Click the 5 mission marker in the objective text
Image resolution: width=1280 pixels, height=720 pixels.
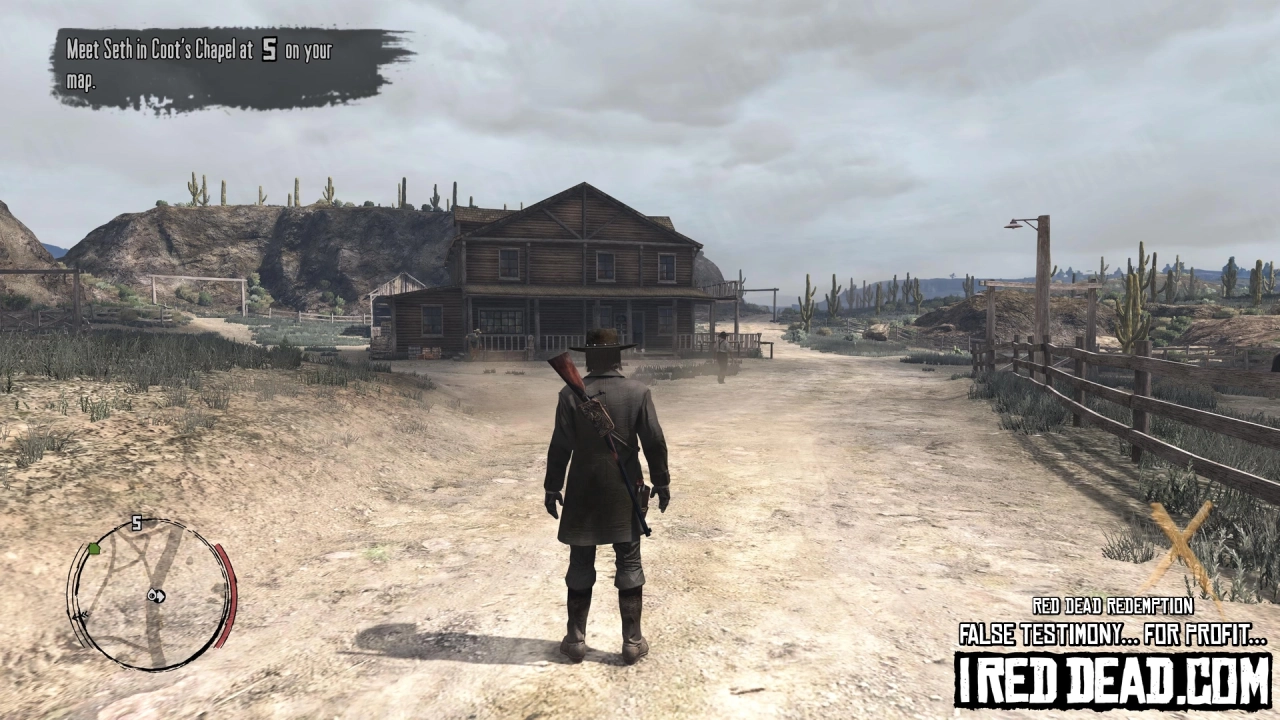click(268, 49)
